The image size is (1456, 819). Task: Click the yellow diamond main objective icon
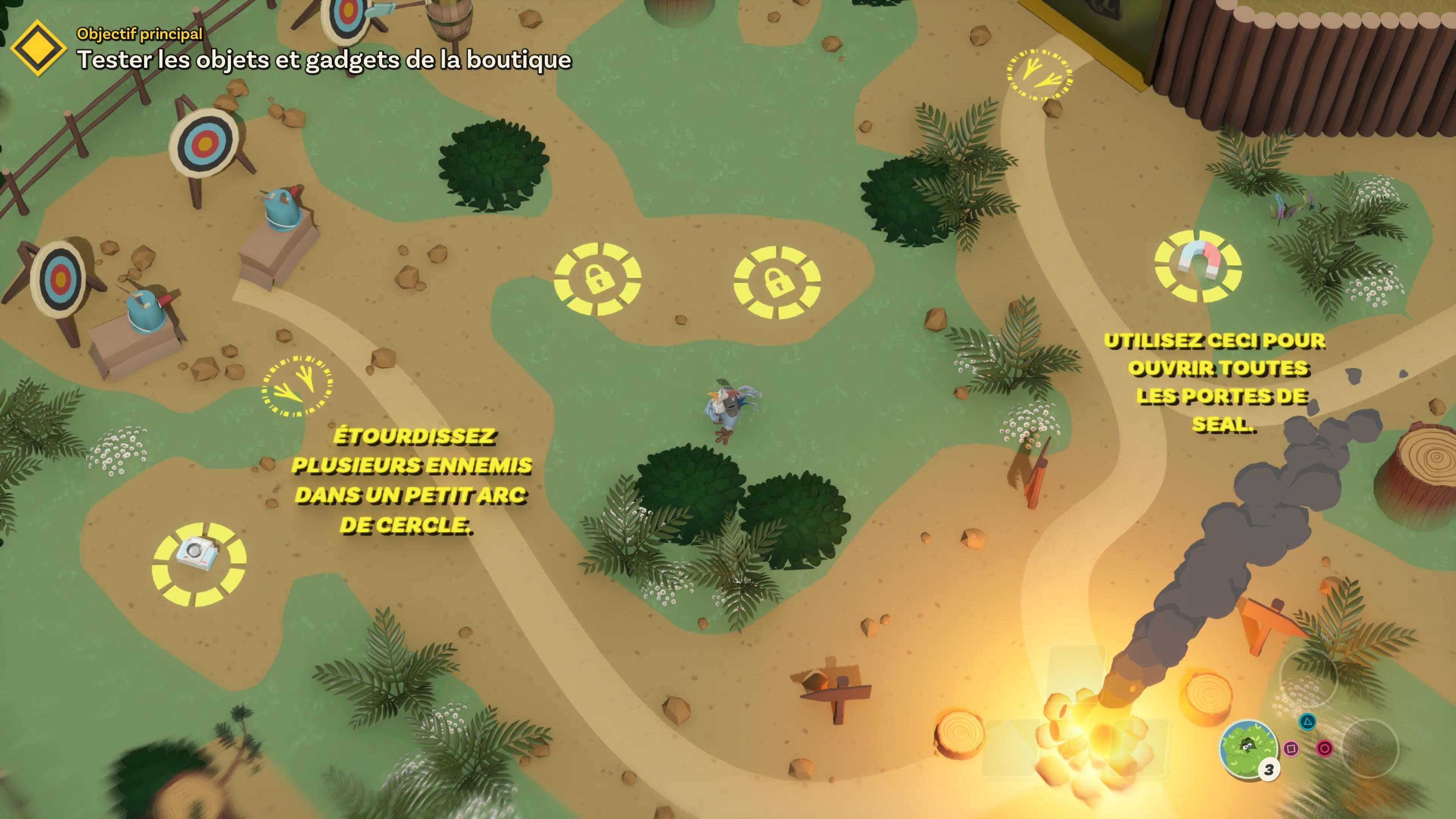38,48
